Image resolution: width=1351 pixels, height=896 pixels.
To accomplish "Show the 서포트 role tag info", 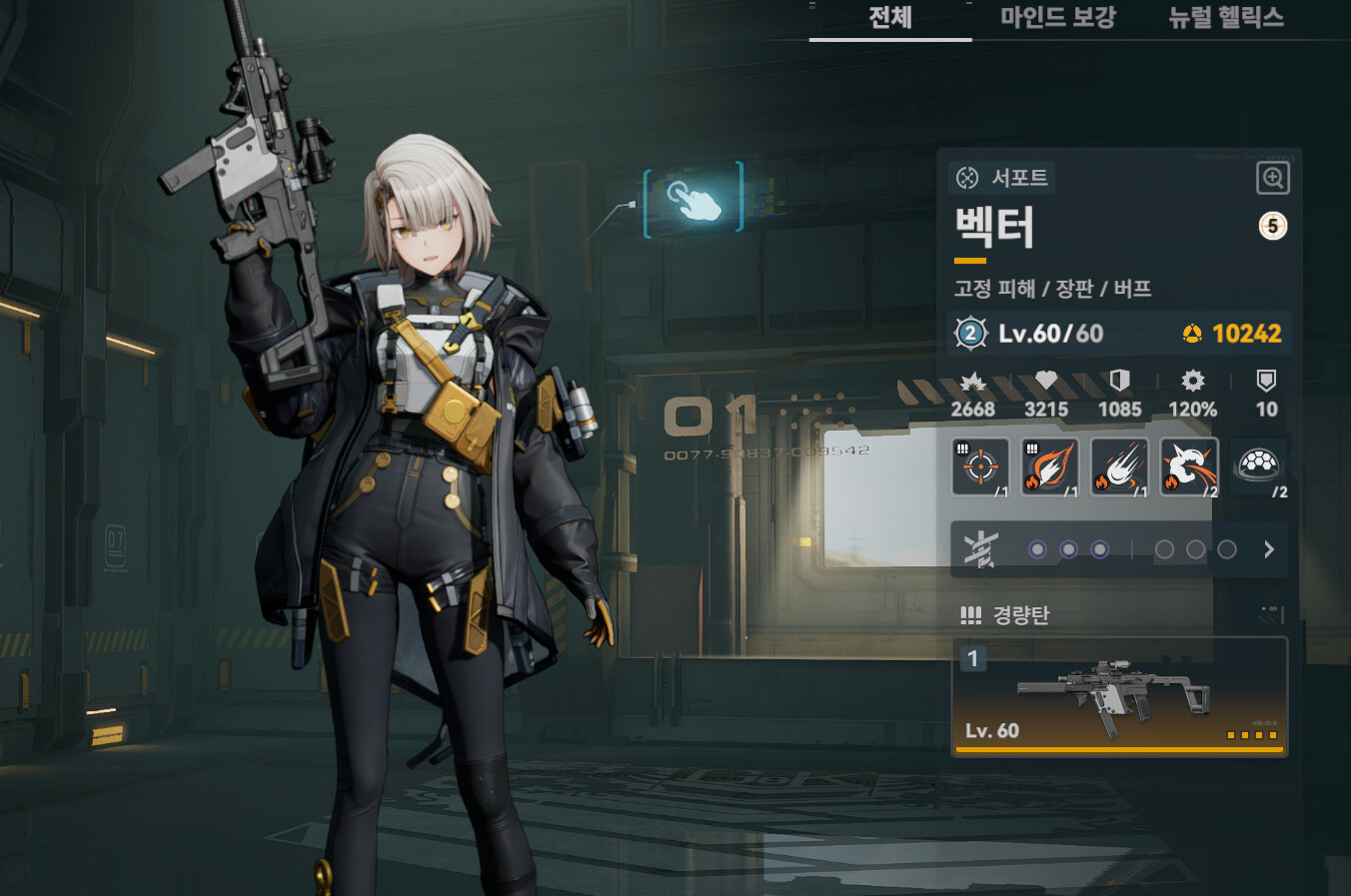I will pos(1002,178).
